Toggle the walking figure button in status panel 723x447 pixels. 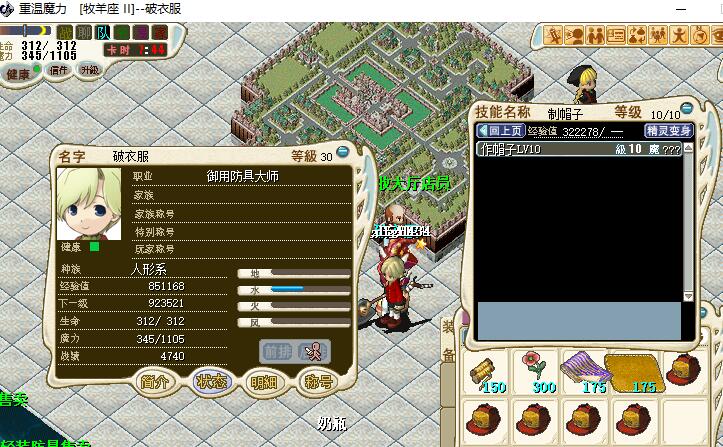click(314, 350)
